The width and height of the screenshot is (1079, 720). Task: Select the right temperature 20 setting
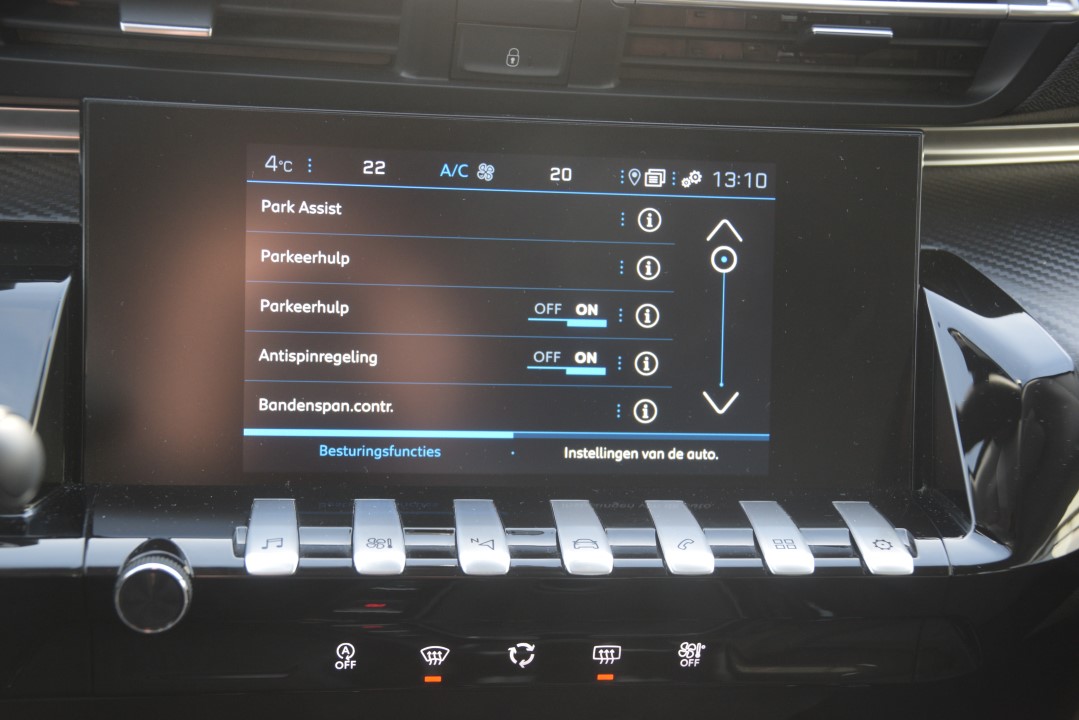click(x=561, y=174)
